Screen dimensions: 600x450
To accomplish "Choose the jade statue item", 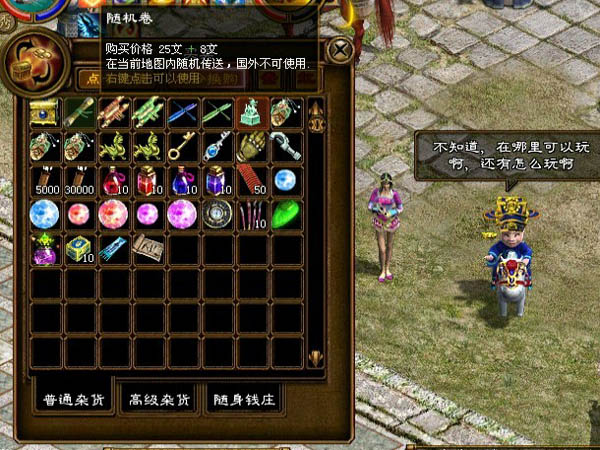I will [x=251, y=113].
